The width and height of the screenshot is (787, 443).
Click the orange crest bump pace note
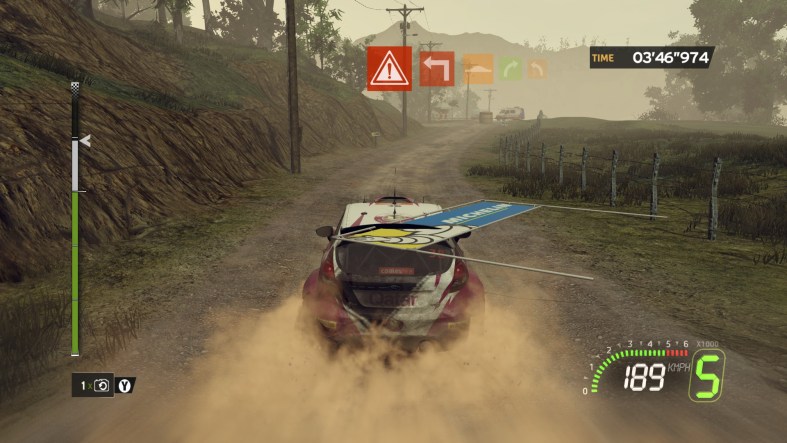pyautogui.click(x=478, y=69)
